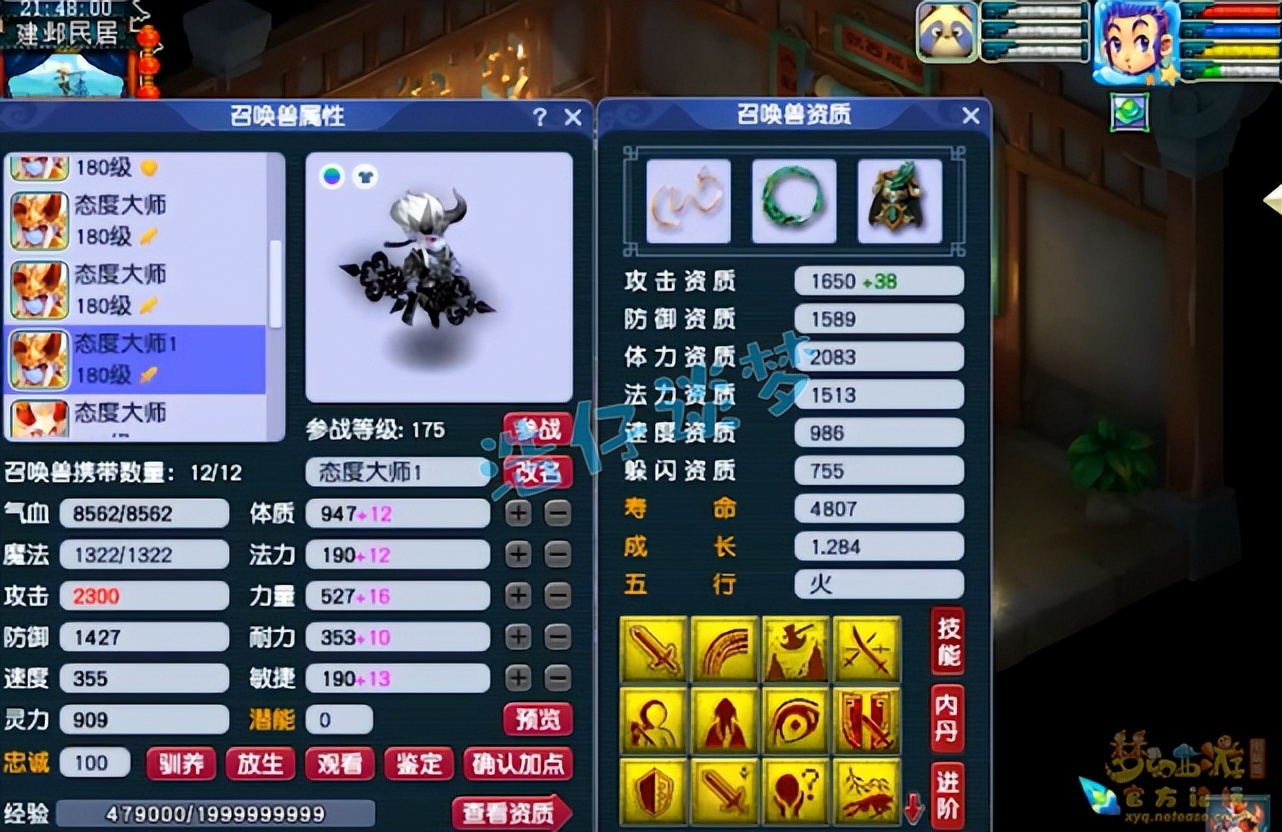1282x832 pixels.
Task: Click the rainbow-shaped skill icon
Action: click(725, 650)
